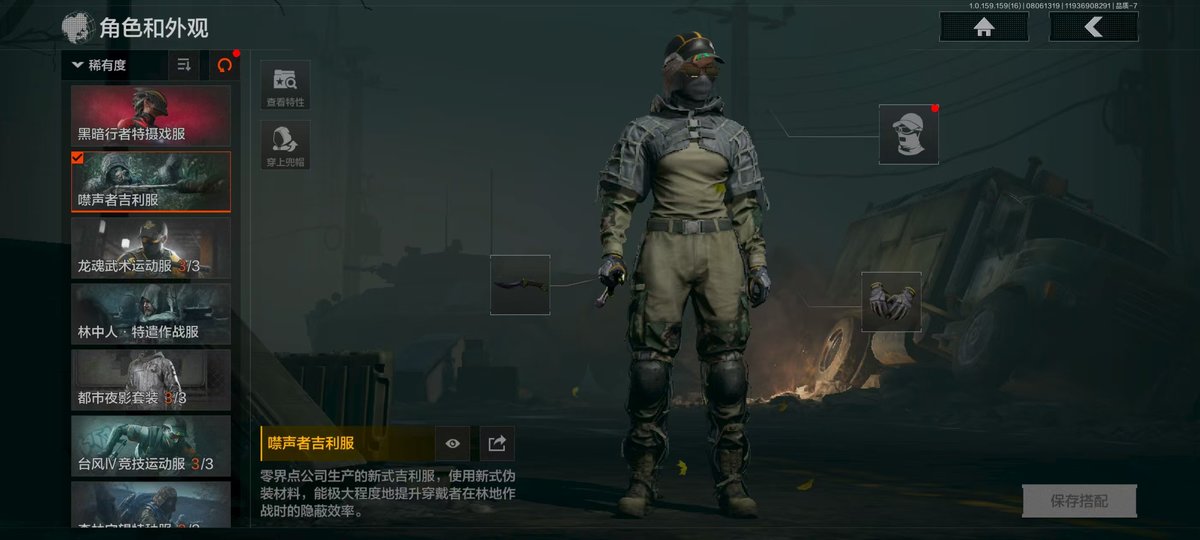Toggle the 穿上兜帽 hood button
The image size is (1200, 540).
click(x=285, y=146)
